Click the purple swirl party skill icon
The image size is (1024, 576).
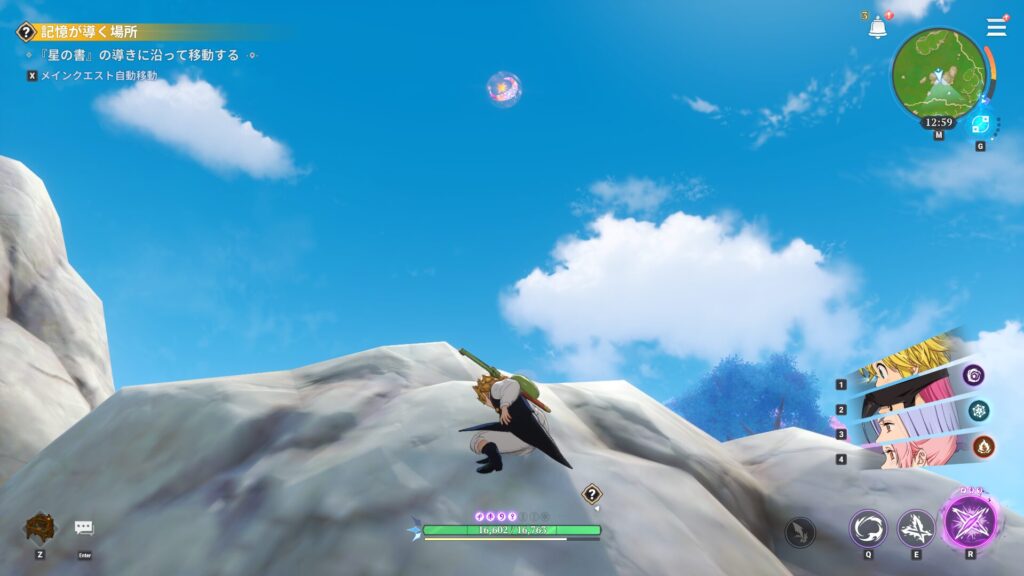coord(974,375)
